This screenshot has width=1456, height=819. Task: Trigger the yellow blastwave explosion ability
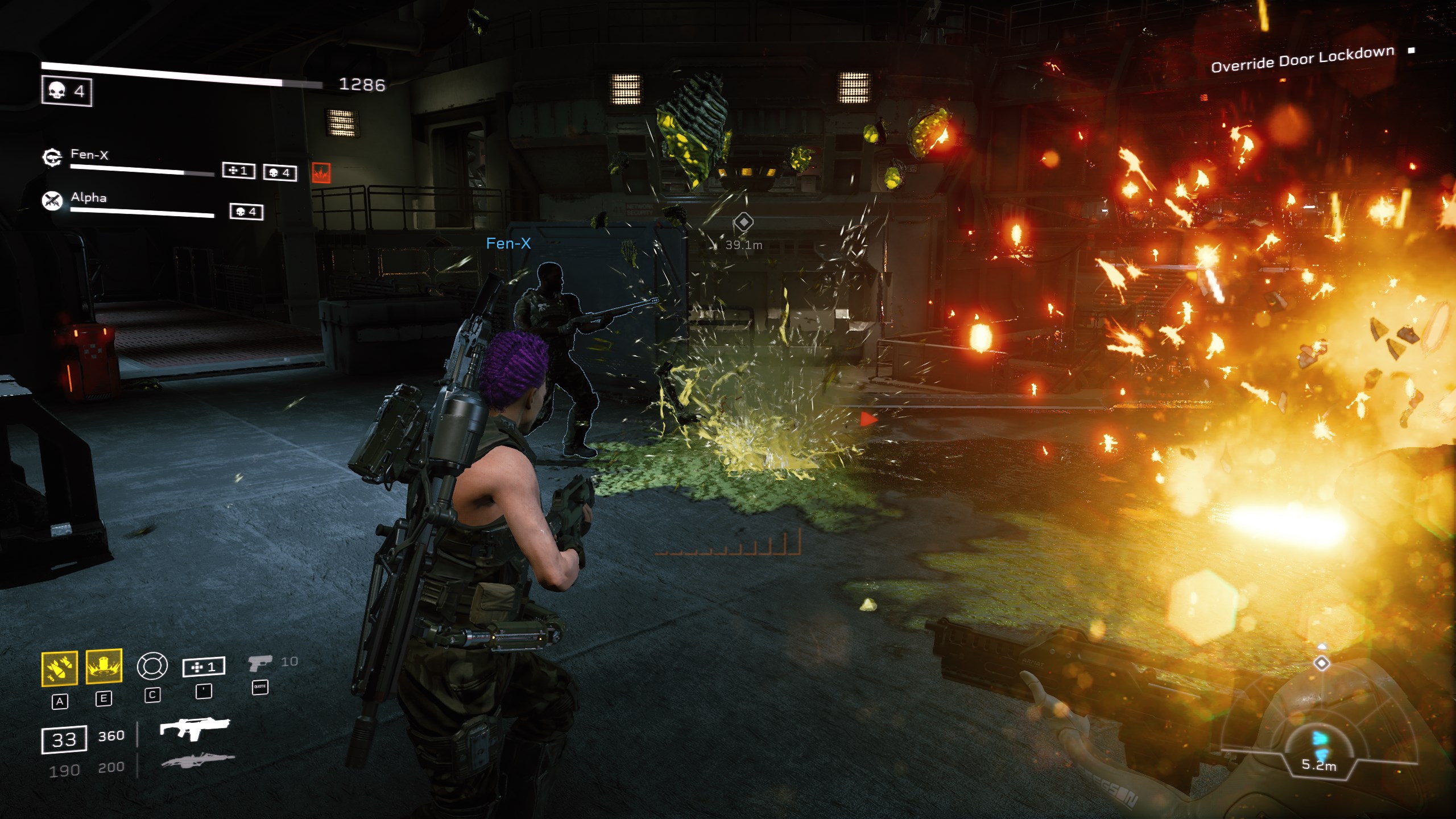coord(104,665)
